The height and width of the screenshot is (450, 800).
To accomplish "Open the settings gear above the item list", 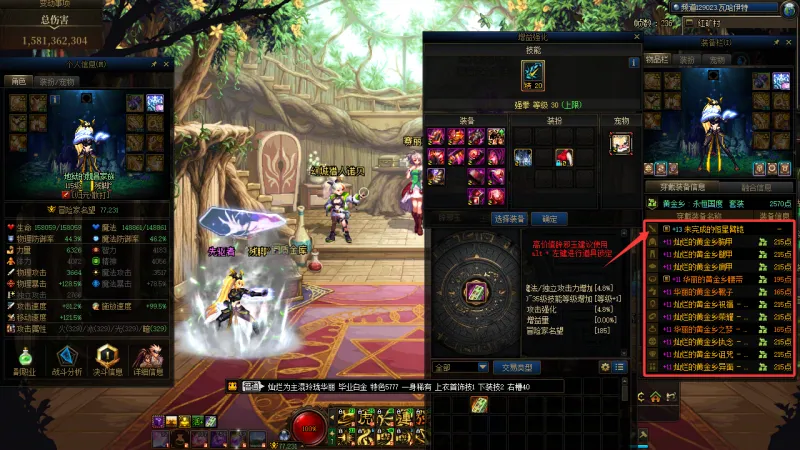I will 605,367.
